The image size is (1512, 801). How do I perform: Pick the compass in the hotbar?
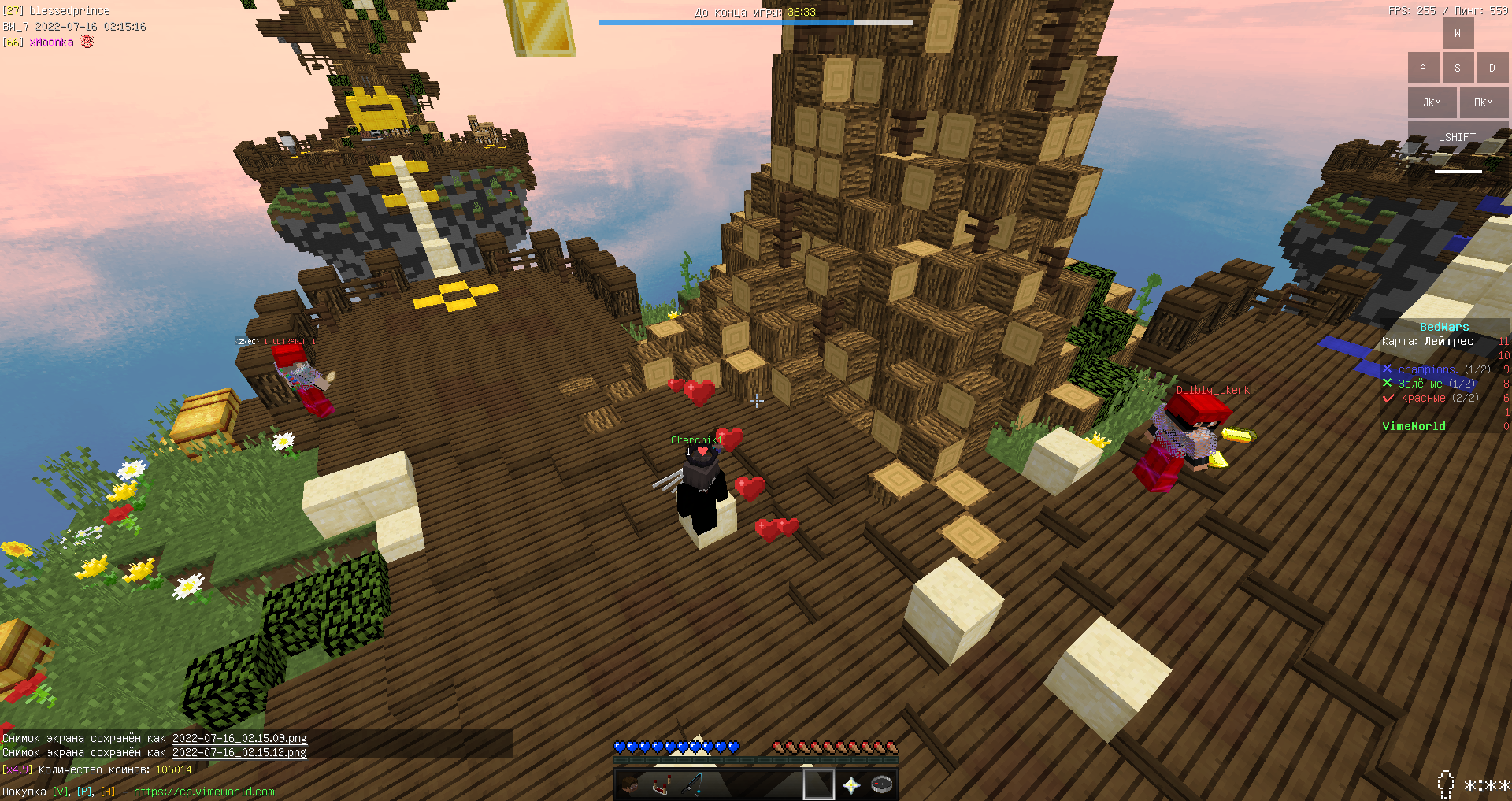(x=882, y=784)
